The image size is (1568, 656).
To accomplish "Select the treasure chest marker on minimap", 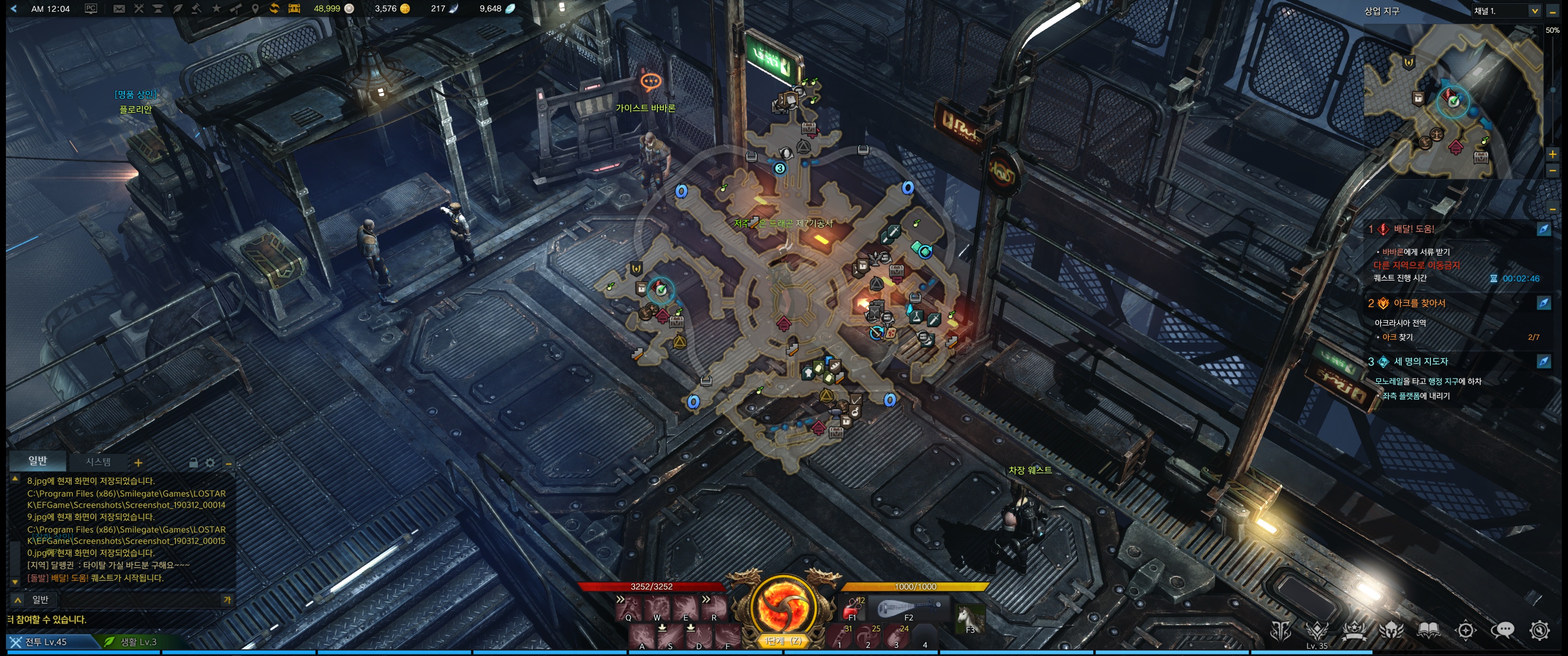I will pos(1481,158).
